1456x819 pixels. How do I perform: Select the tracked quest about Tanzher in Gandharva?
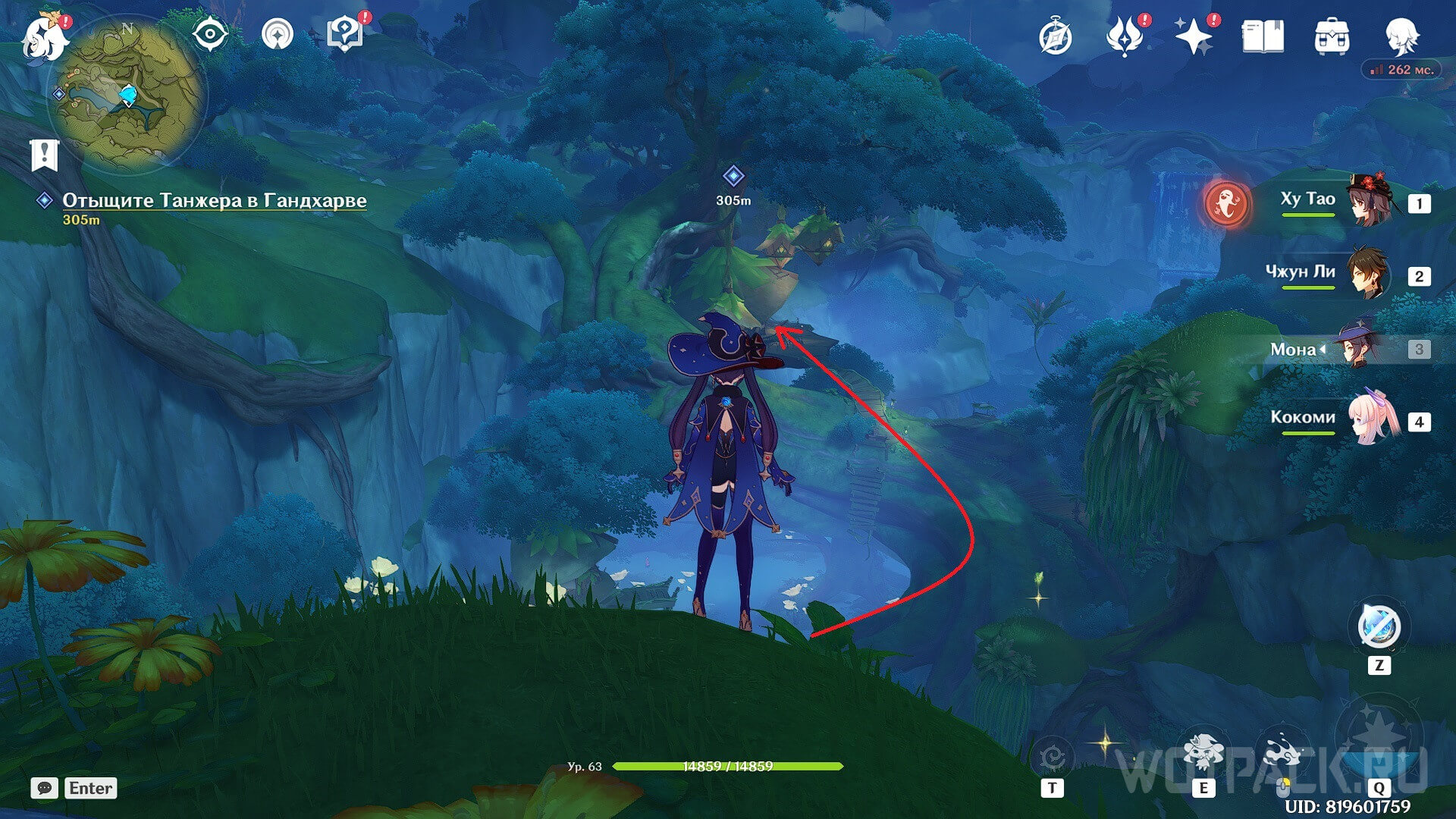click(x=214, y=200)
